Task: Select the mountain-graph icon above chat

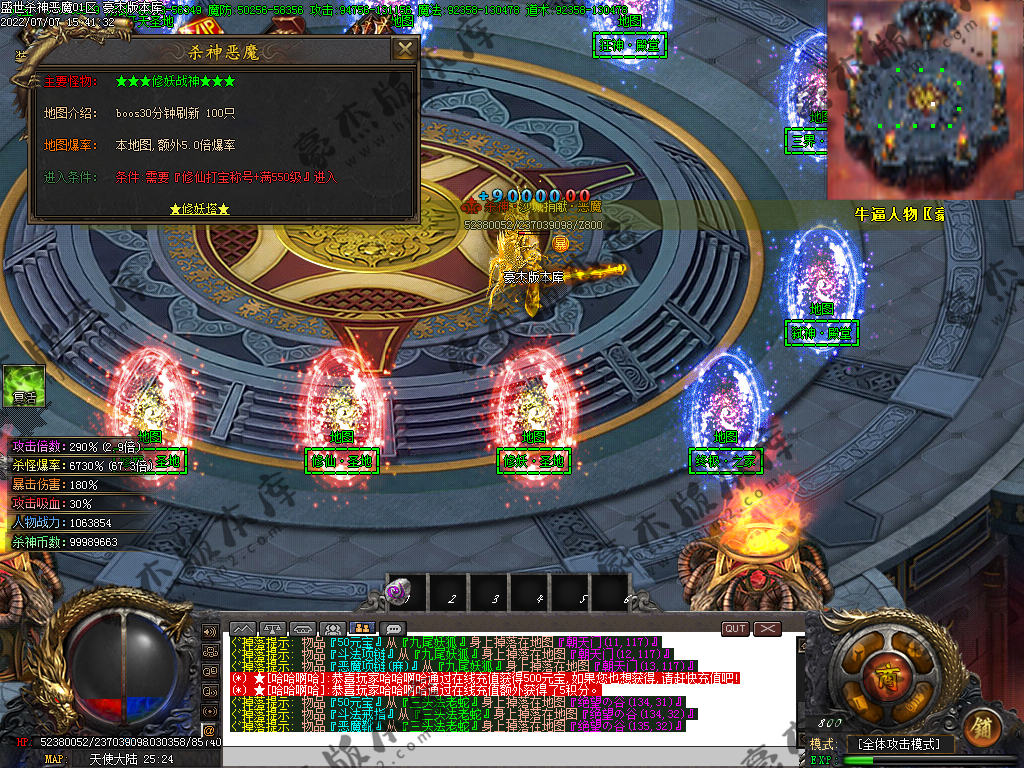Action: coord(243,629)
